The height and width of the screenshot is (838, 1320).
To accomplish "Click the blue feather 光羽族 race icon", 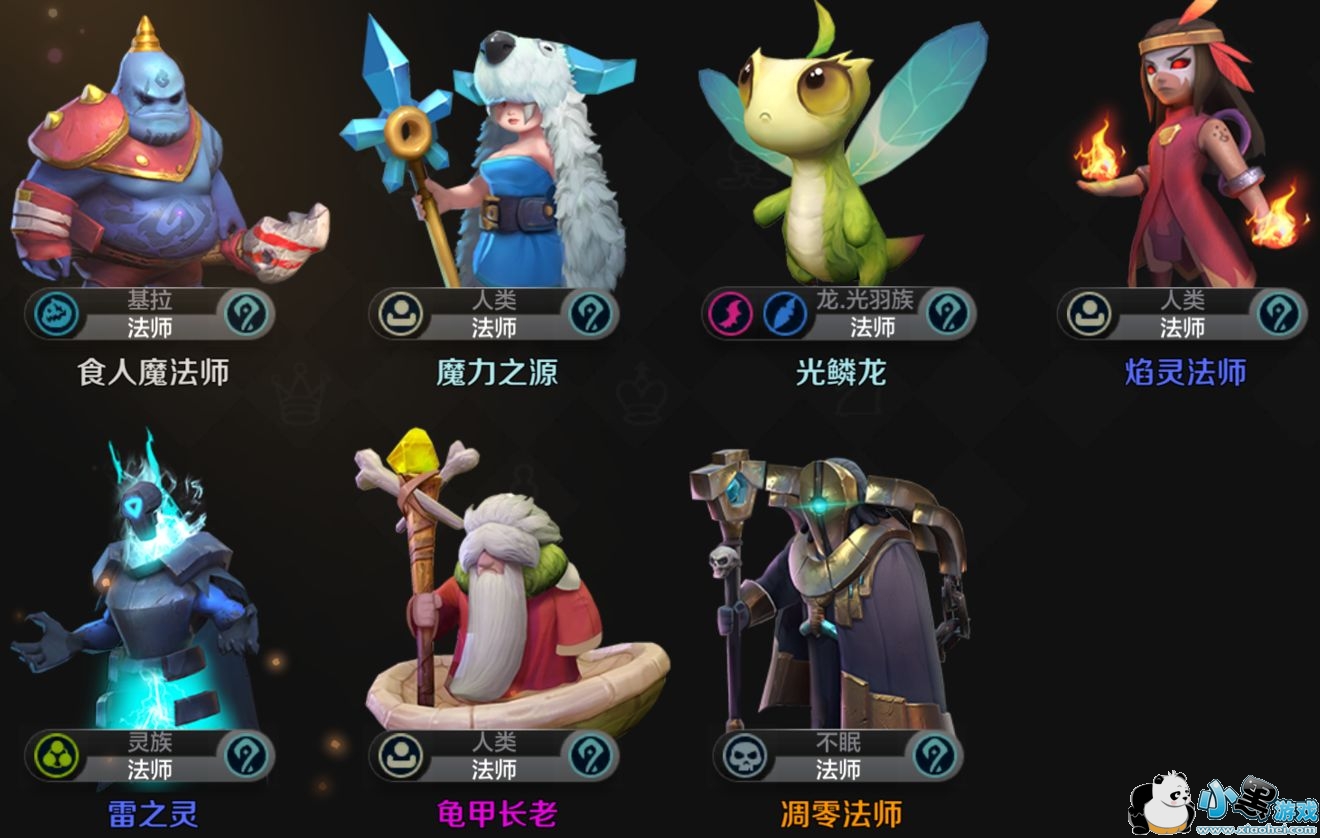I will (786, 314).
